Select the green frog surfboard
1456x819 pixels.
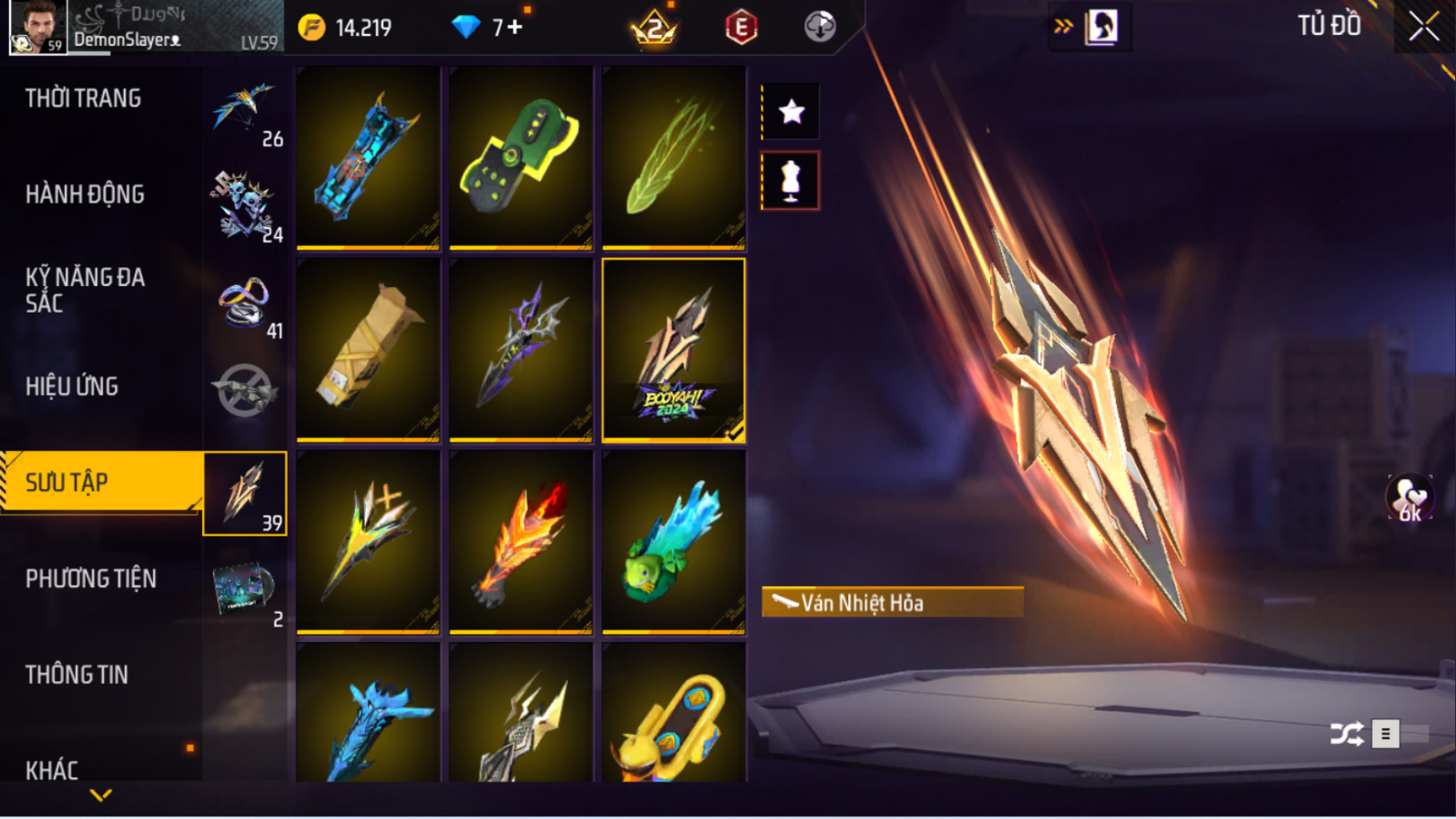coord(673,542)
